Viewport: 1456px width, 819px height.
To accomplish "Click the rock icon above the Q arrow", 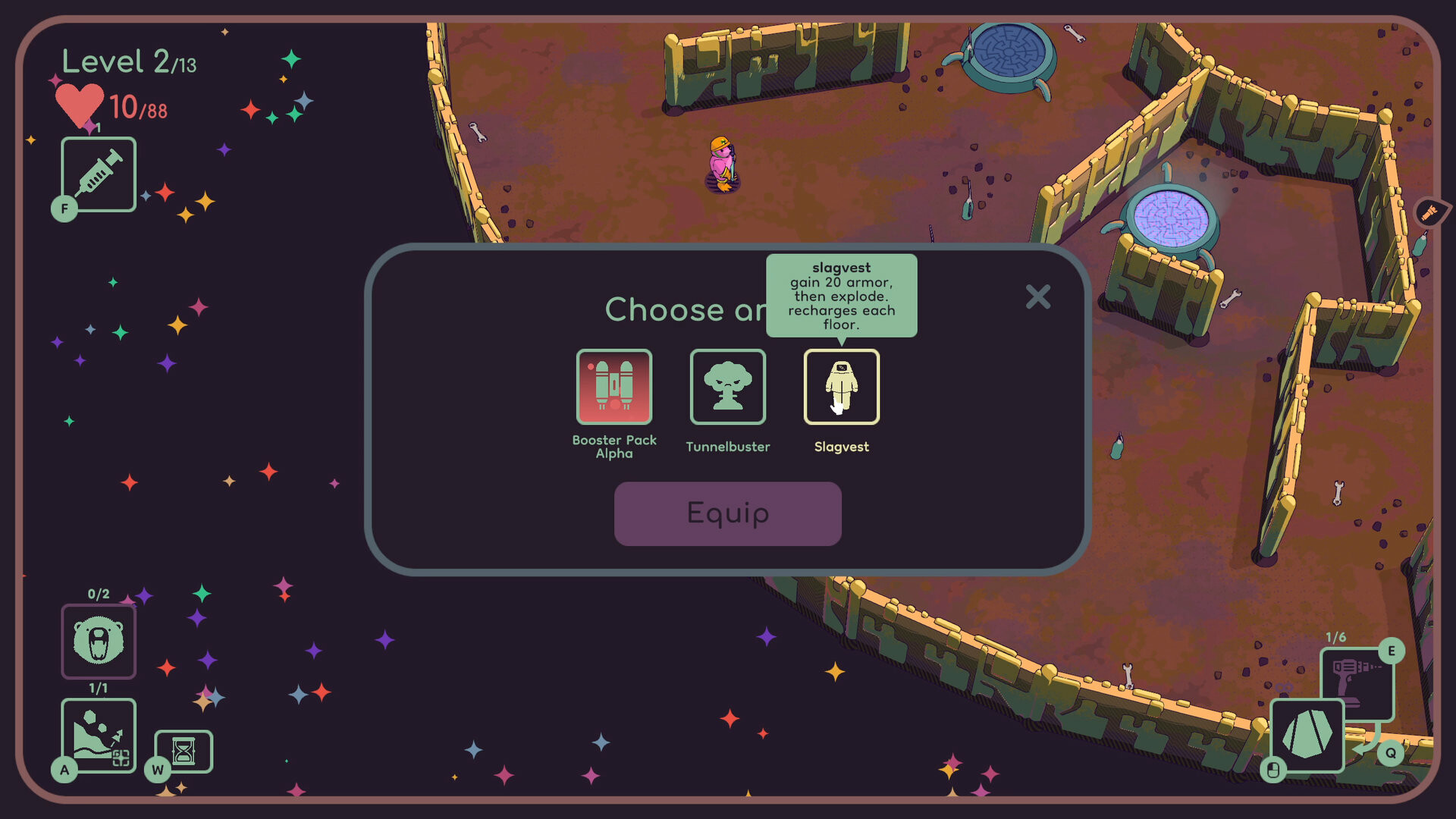I will 1306,736.
